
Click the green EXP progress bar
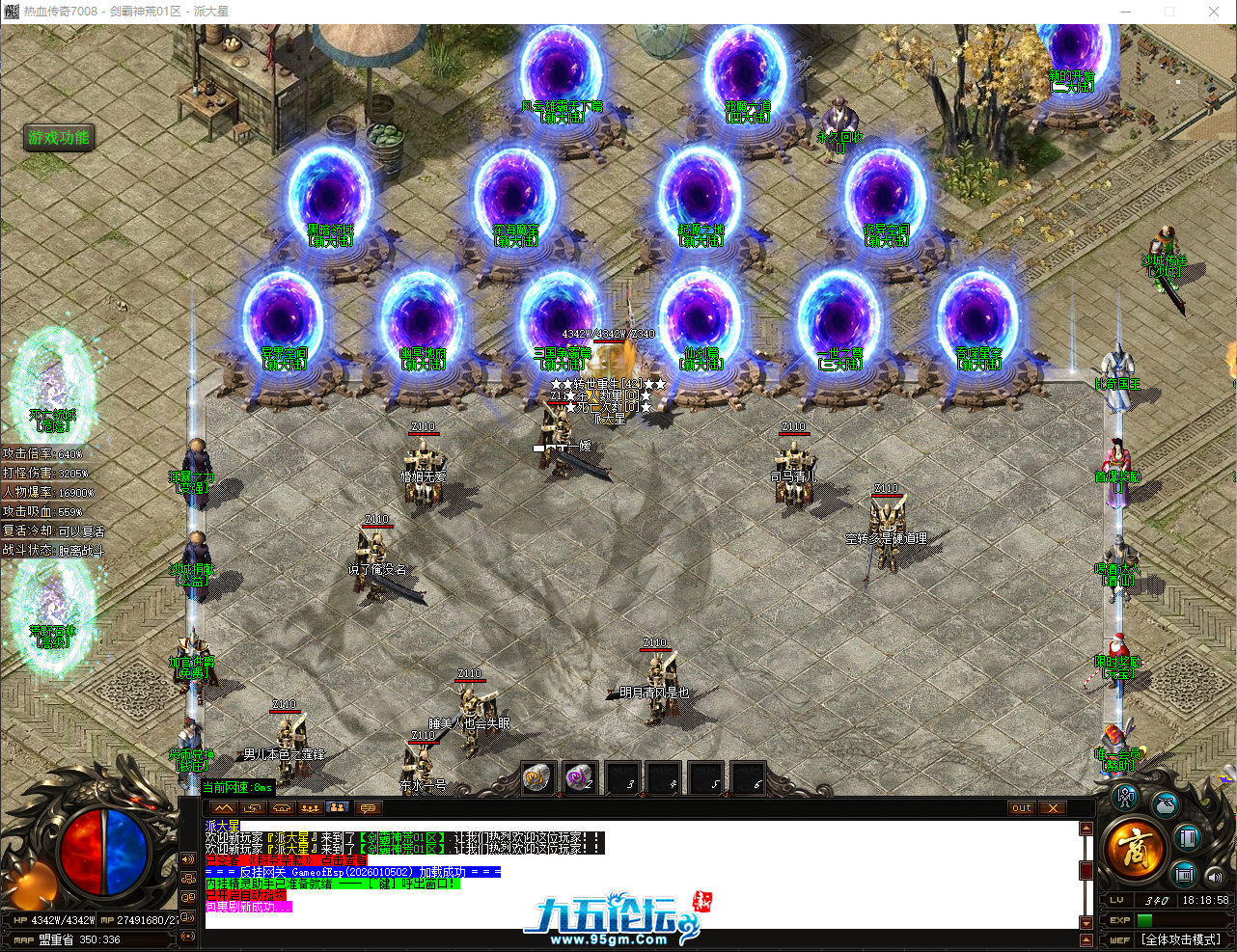[x=1144, y=920]
